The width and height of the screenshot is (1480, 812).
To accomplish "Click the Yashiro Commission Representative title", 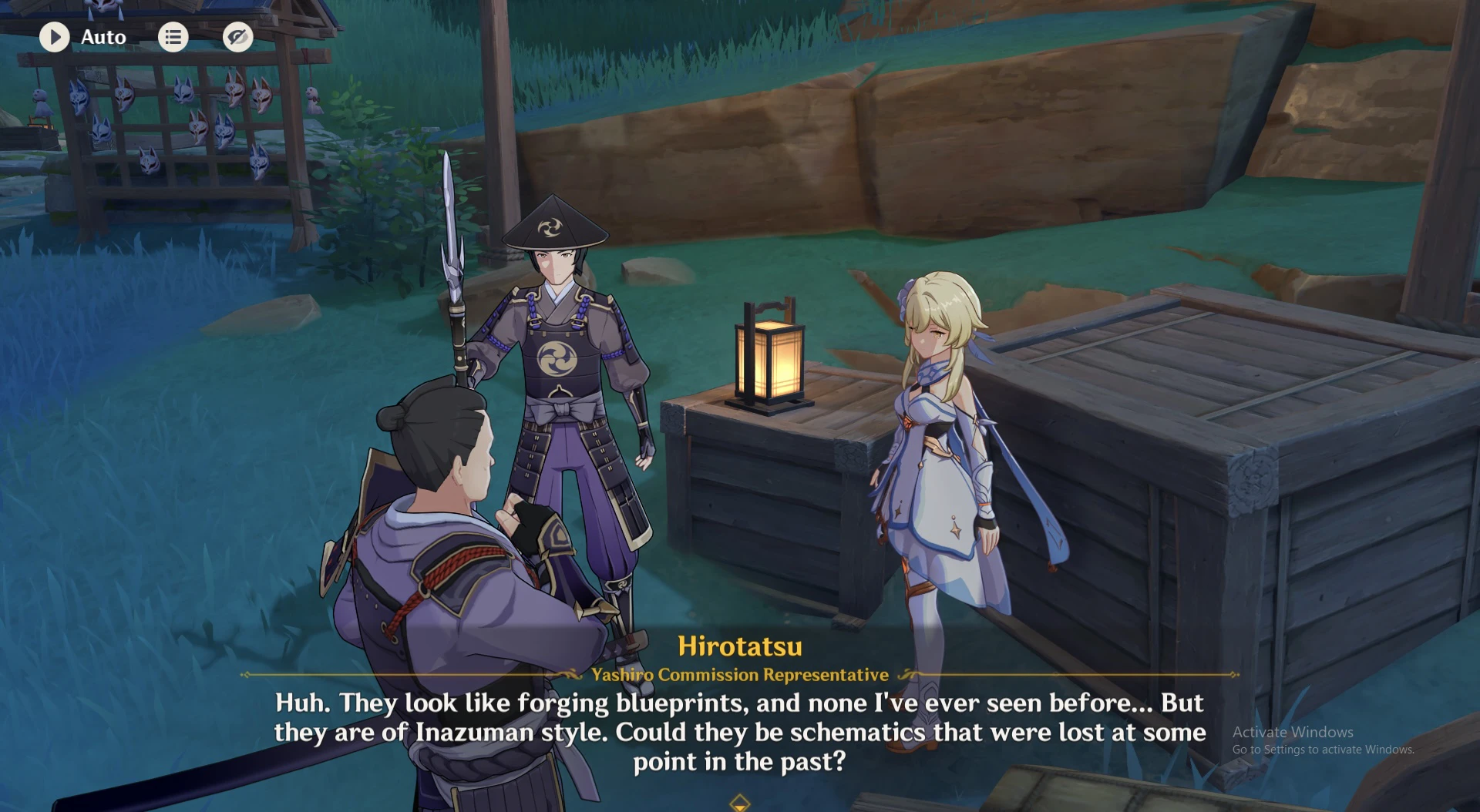I will [x=739, y=674].
